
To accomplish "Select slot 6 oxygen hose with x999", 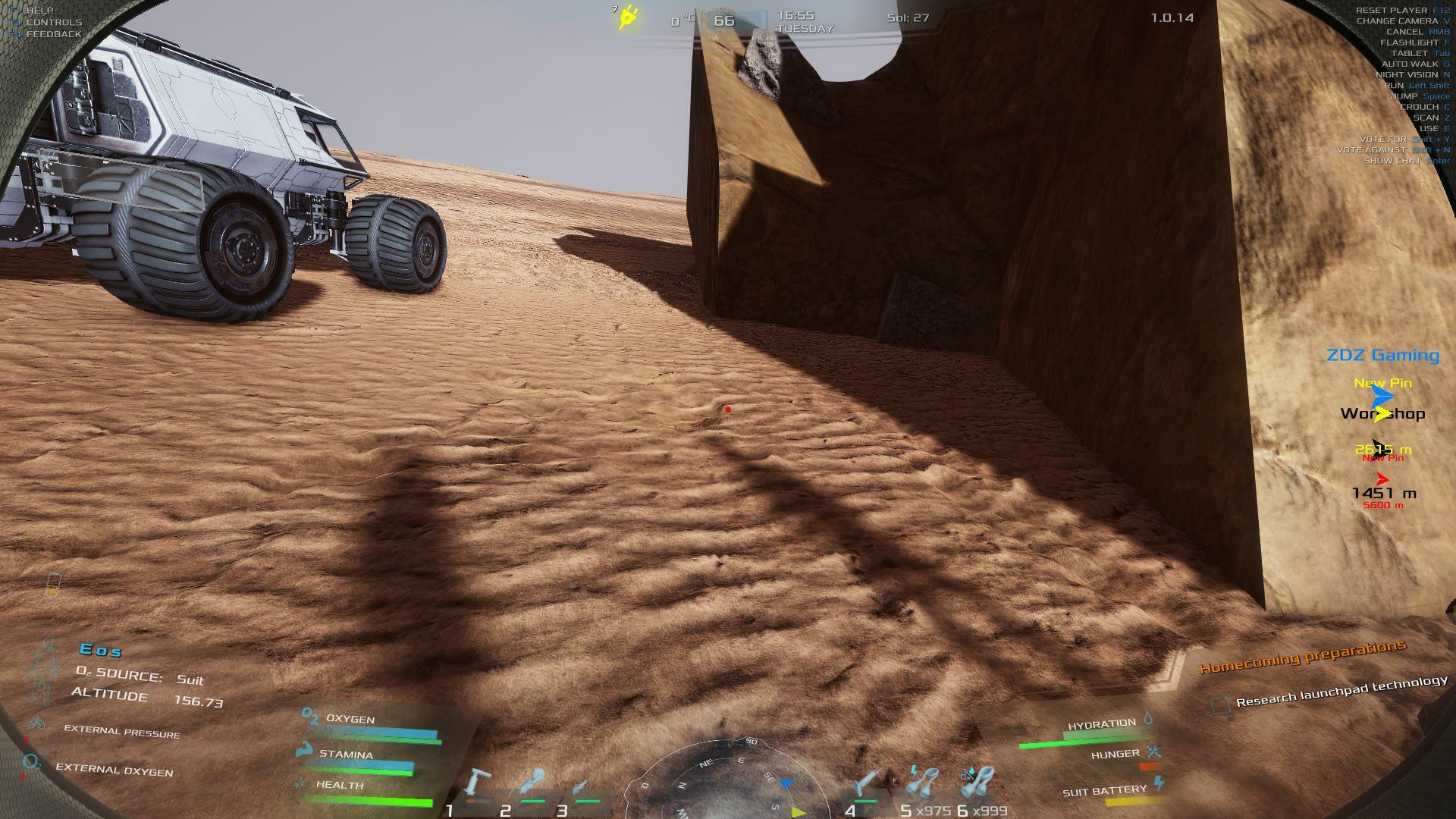I will (978, 783).
